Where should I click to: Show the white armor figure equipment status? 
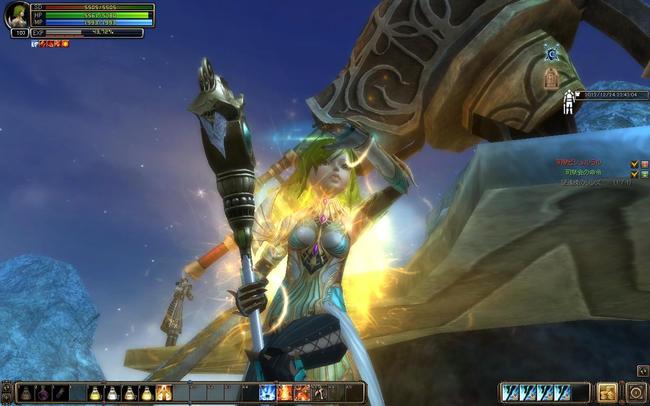click(568, 101)
